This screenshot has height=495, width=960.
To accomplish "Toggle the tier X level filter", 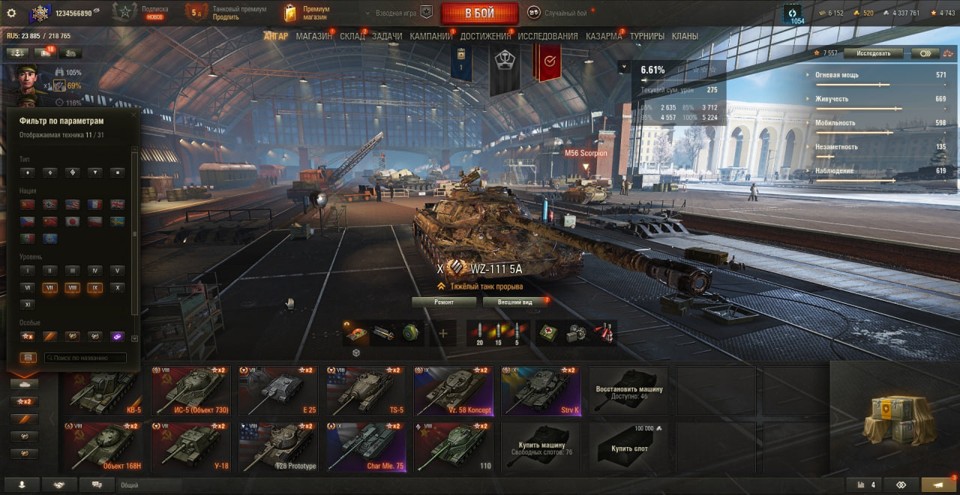I will 117,287.
